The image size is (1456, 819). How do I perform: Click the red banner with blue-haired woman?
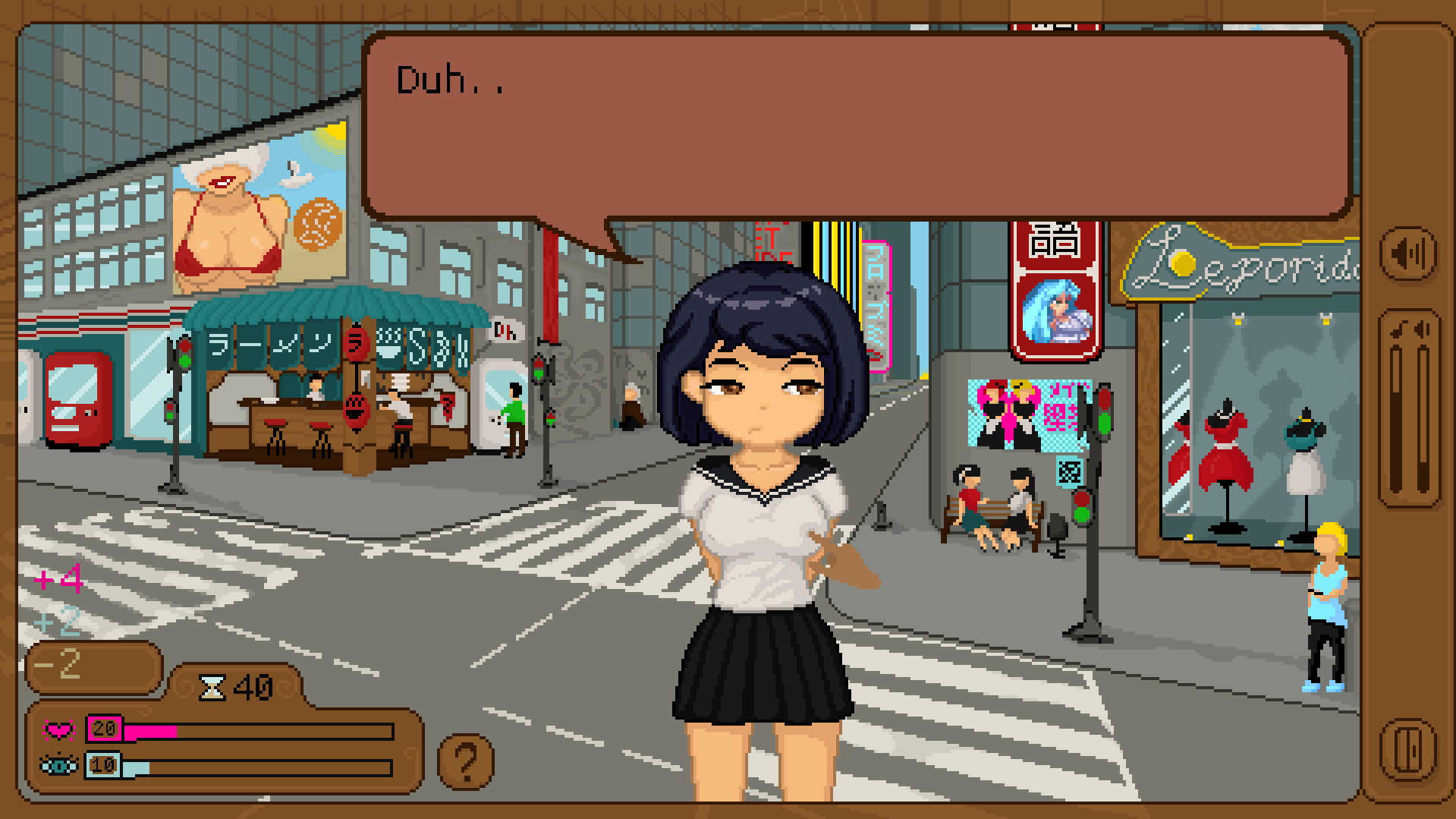1055,304
